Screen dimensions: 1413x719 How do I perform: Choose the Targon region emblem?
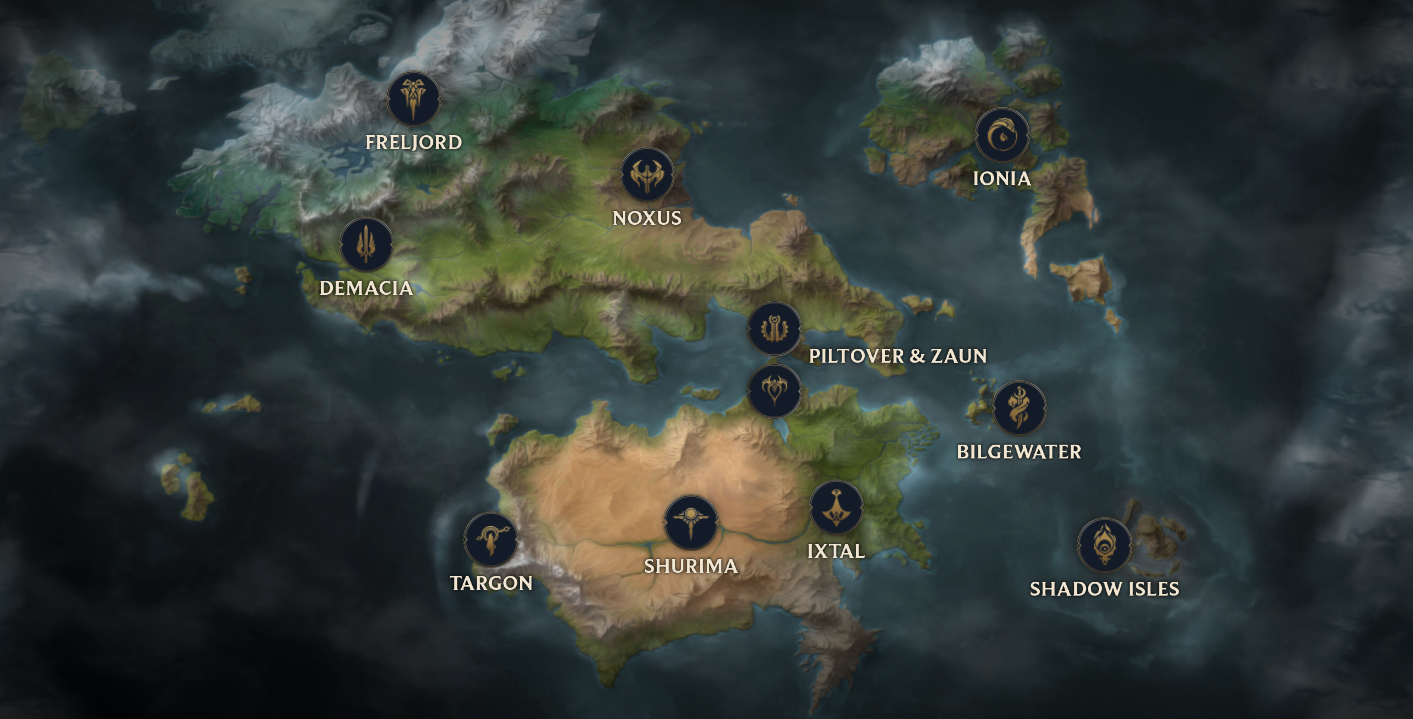click(491, 539)
